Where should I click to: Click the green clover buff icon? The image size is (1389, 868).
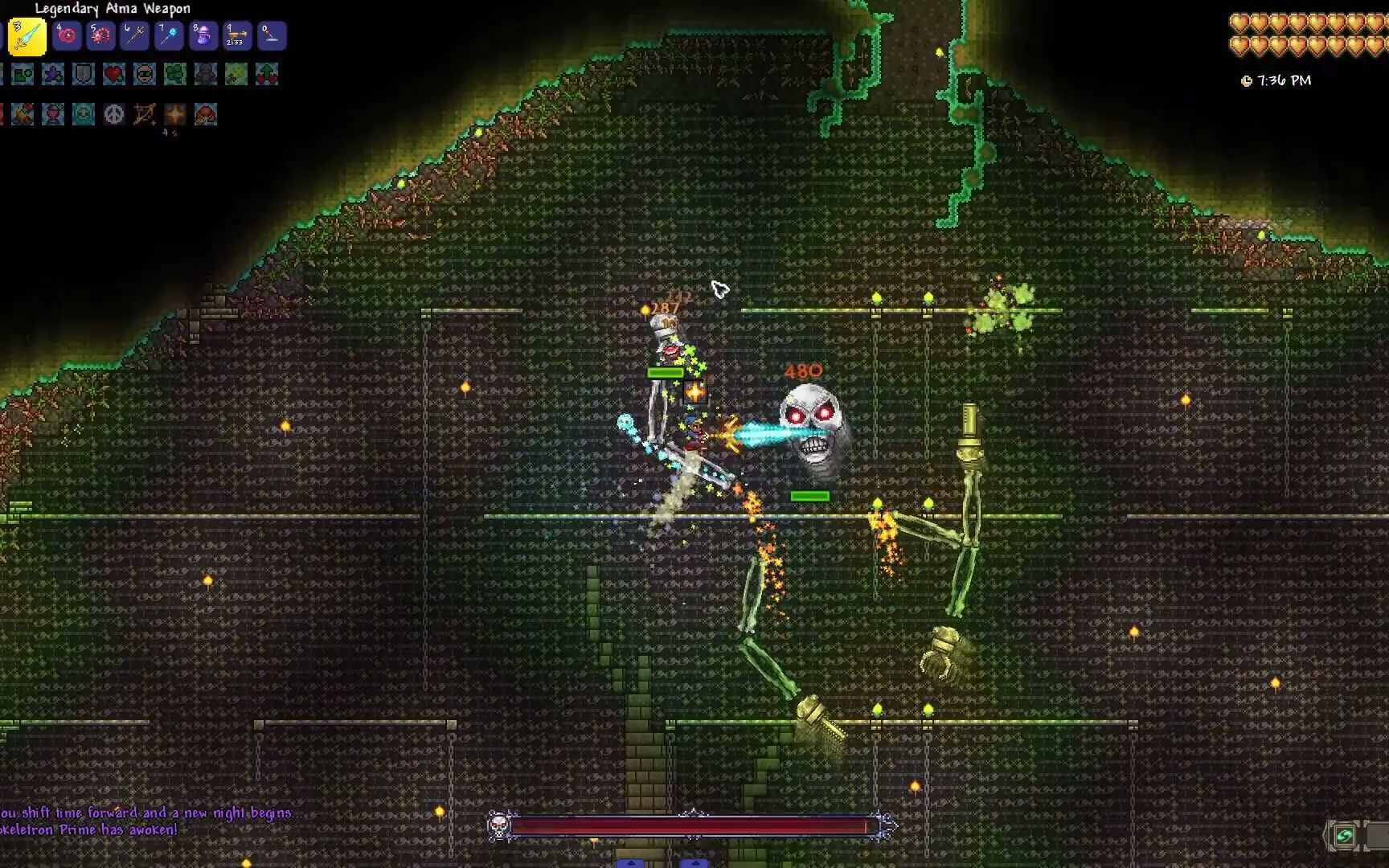click(x=175, y=75)
